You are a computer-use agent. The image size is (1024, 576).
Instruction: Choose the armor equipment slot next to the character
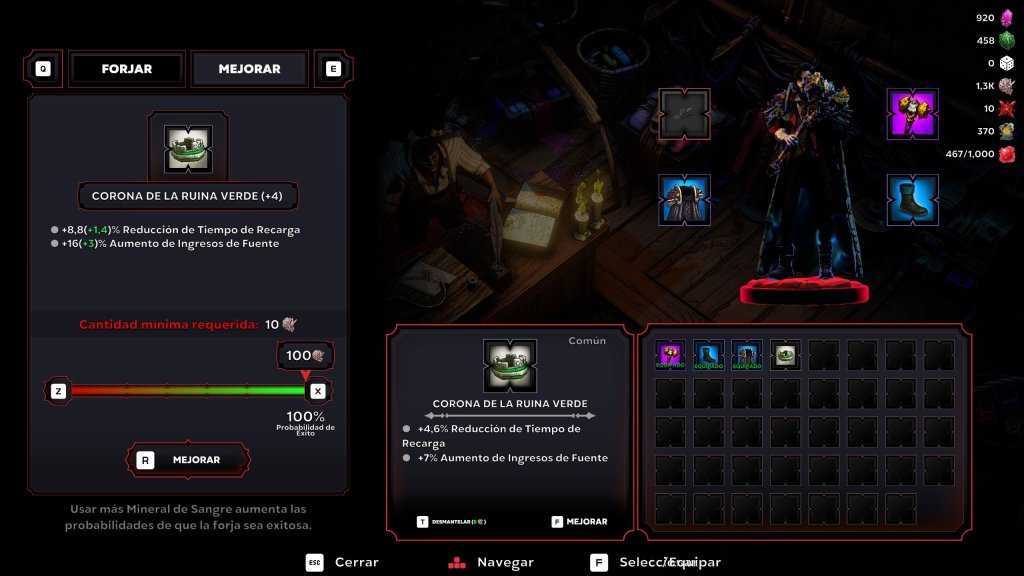(684, 199)
